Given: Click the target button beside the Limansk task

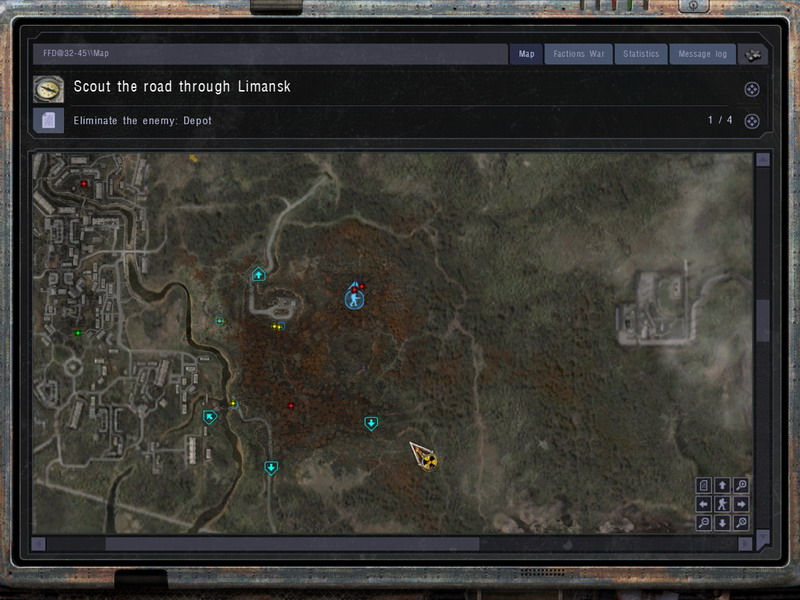Looking at the screenshot, I should (752, 89).
